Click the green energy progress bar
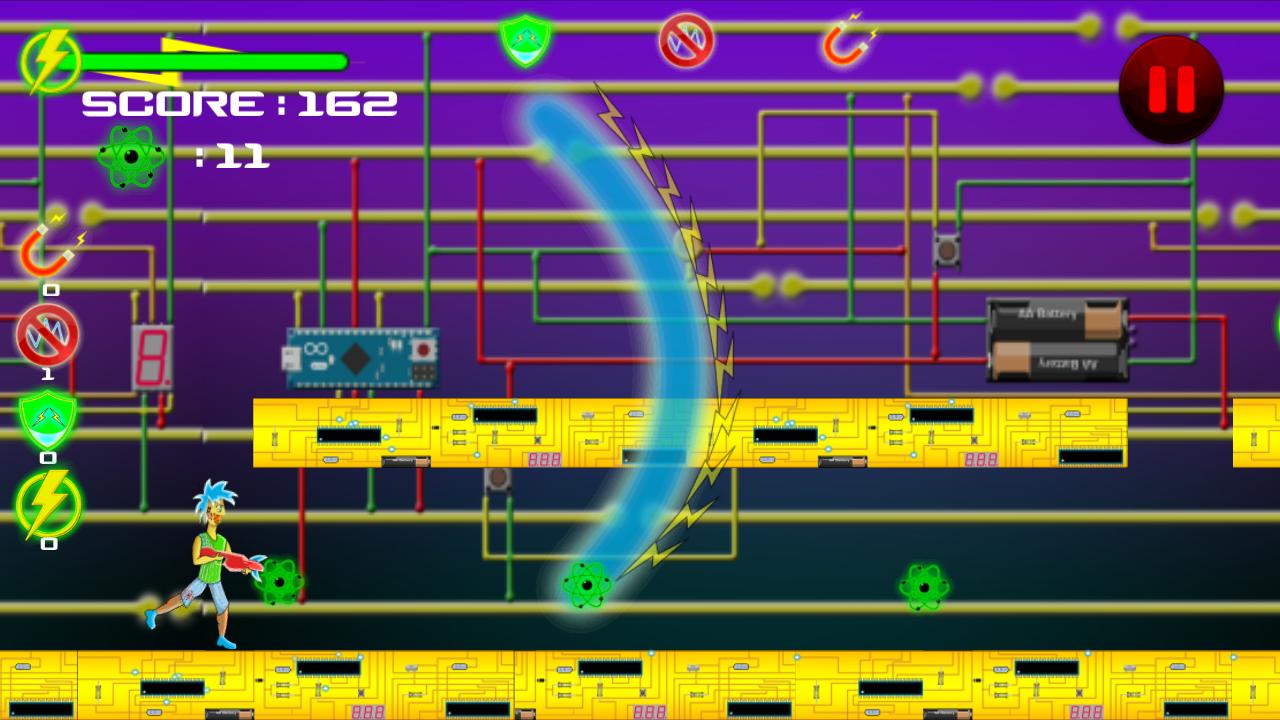This screenshot has width=1280, height=720. point(215,60)
